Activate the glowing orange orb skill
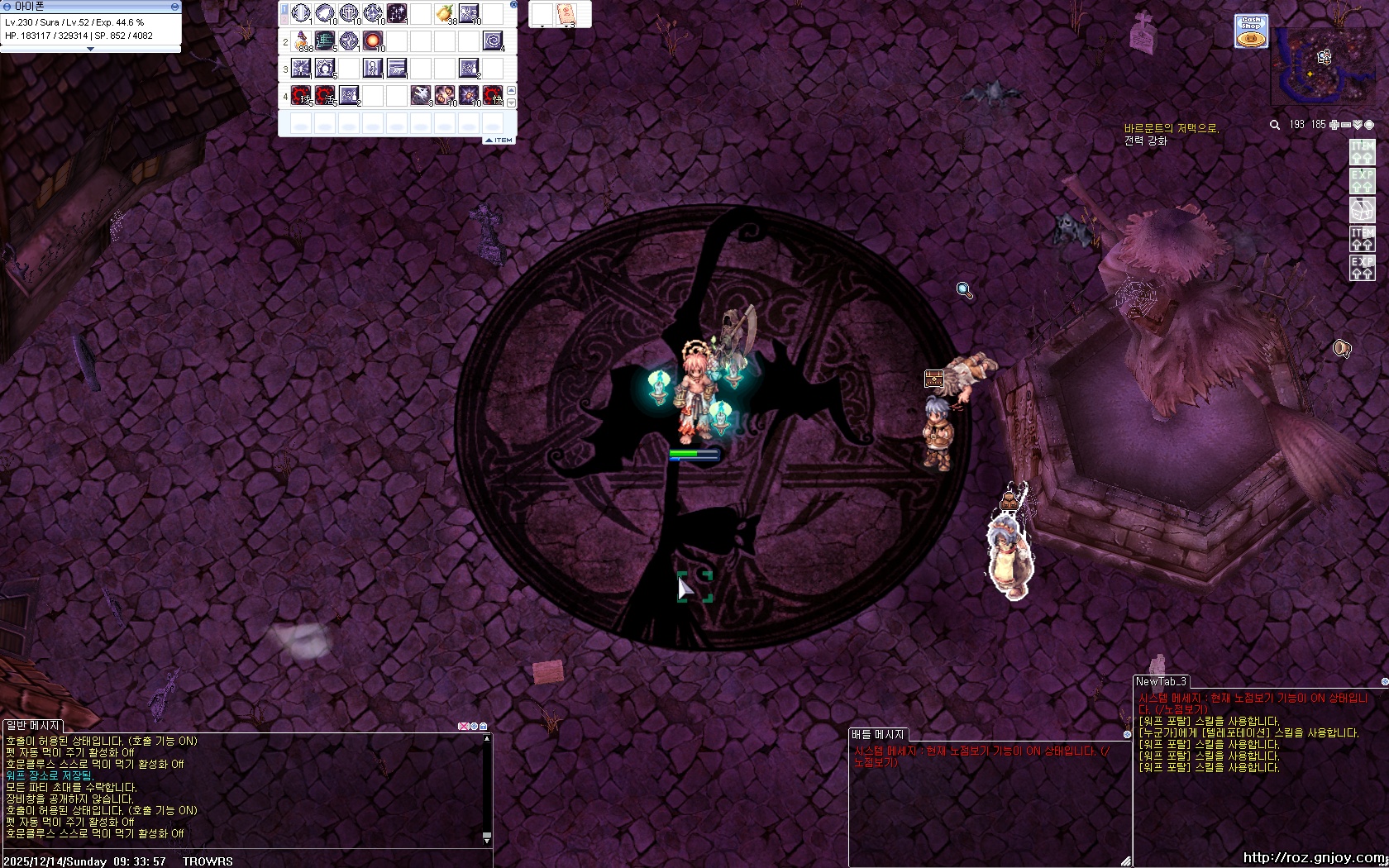Viewport: 1389px width, 868px height. click(x=374, y=41)
